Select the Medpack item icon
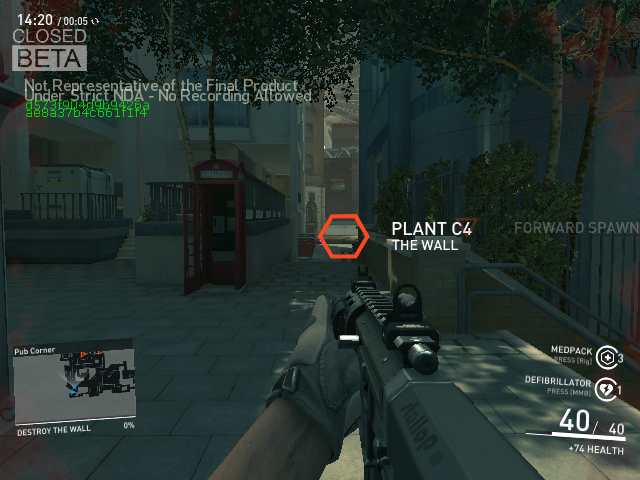Image resolution: width=640 pixels, height=480 pixels. pos(605,358)
